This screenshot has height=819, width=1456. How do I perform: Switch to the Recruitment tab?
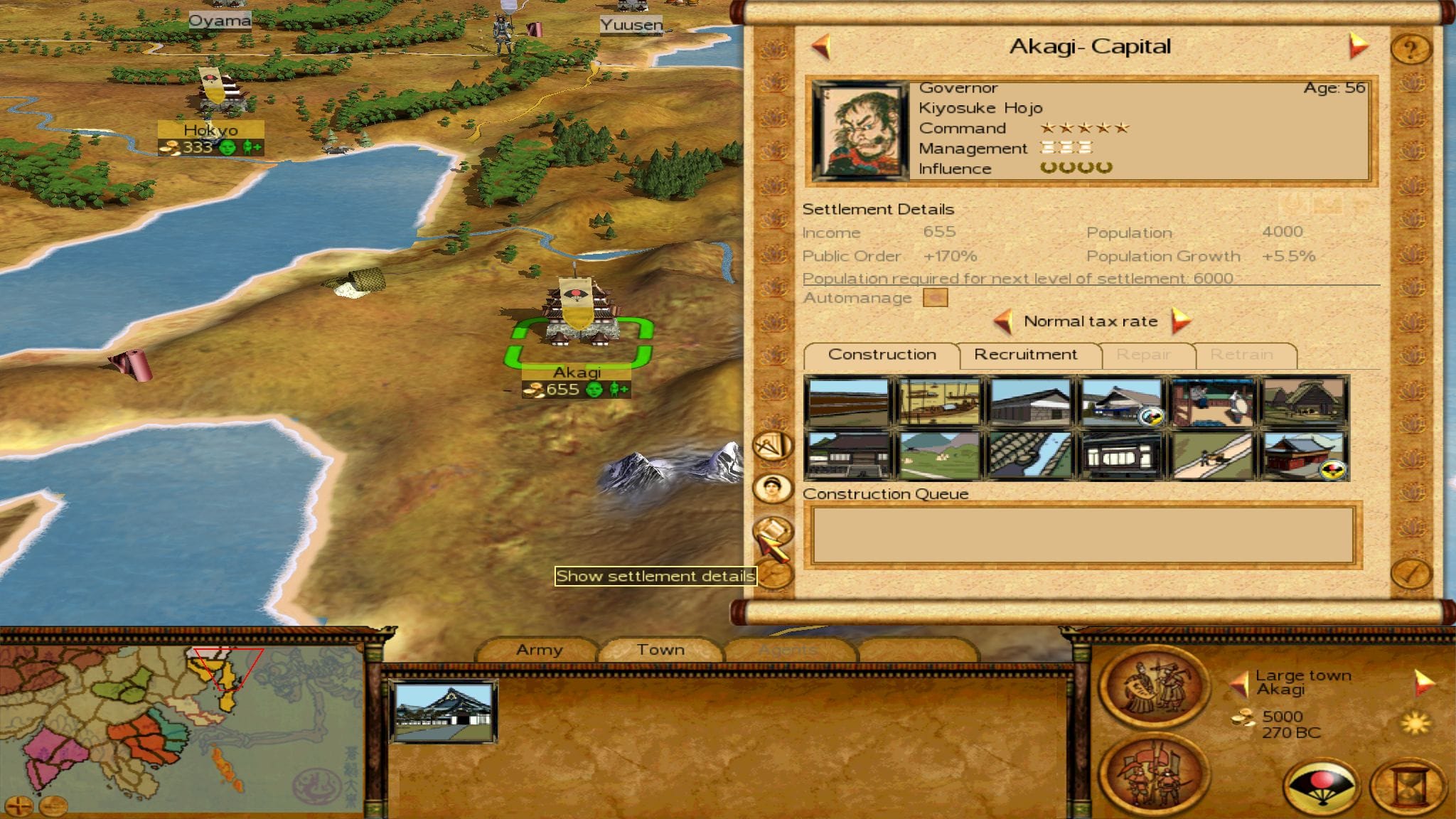(x=1025, y=355)
